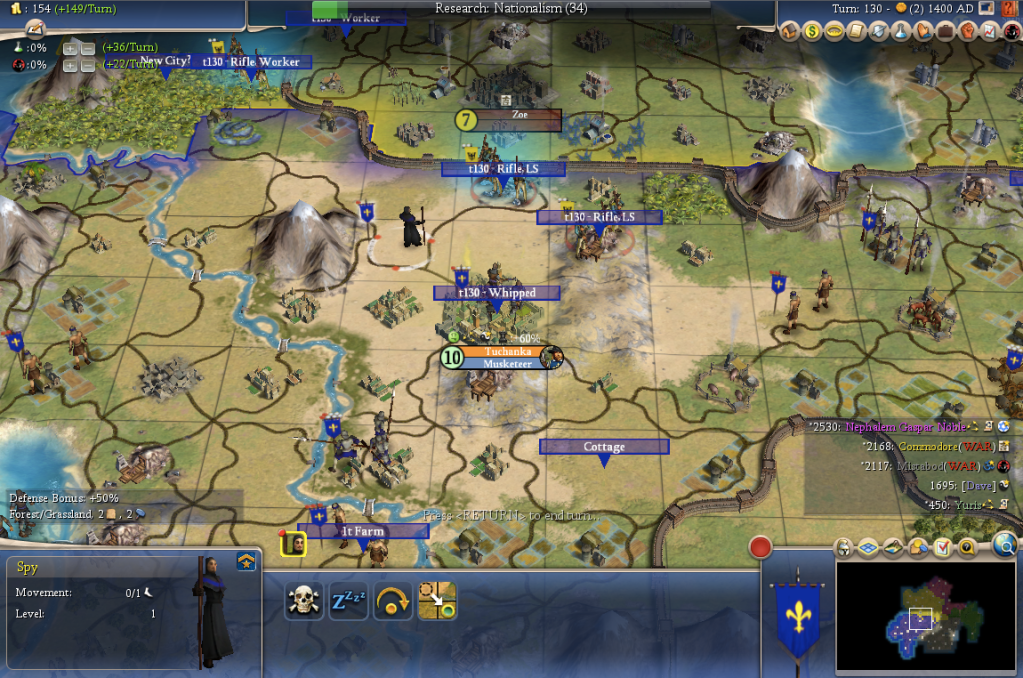Open the Foreign Advisor scroll icon

pos(856,32)
